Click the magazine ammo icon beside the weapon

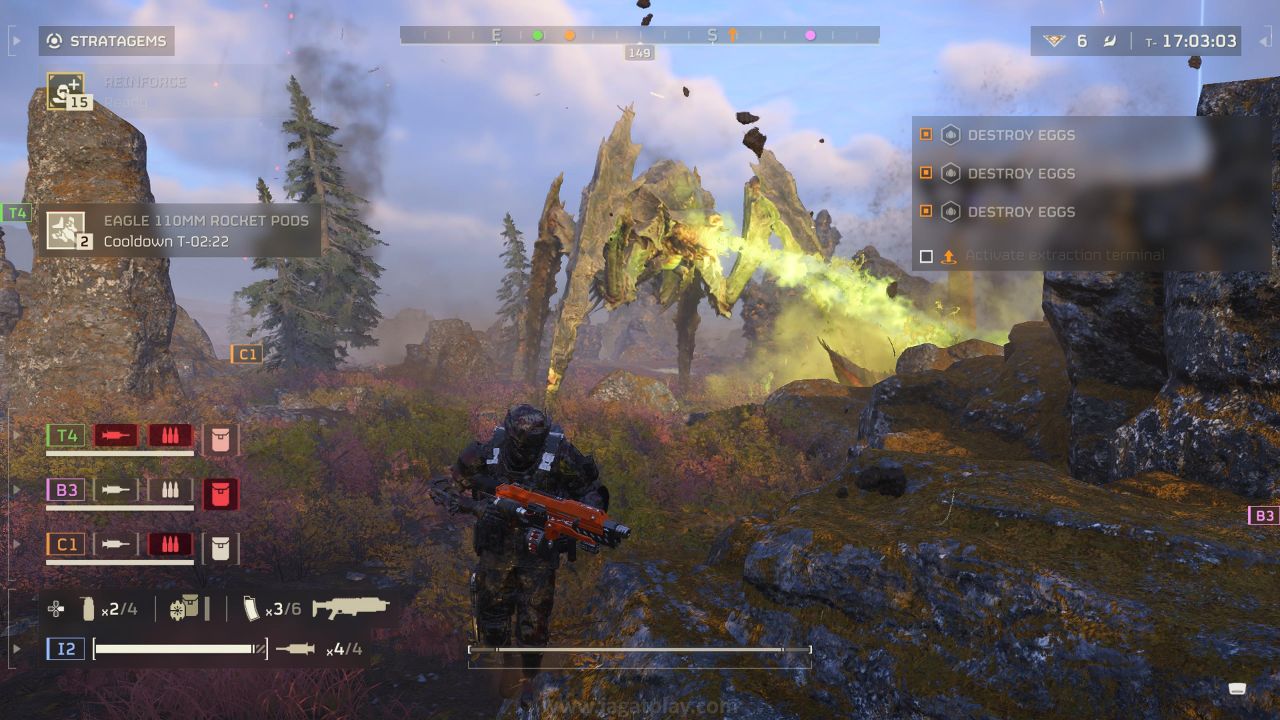point(250,608)
